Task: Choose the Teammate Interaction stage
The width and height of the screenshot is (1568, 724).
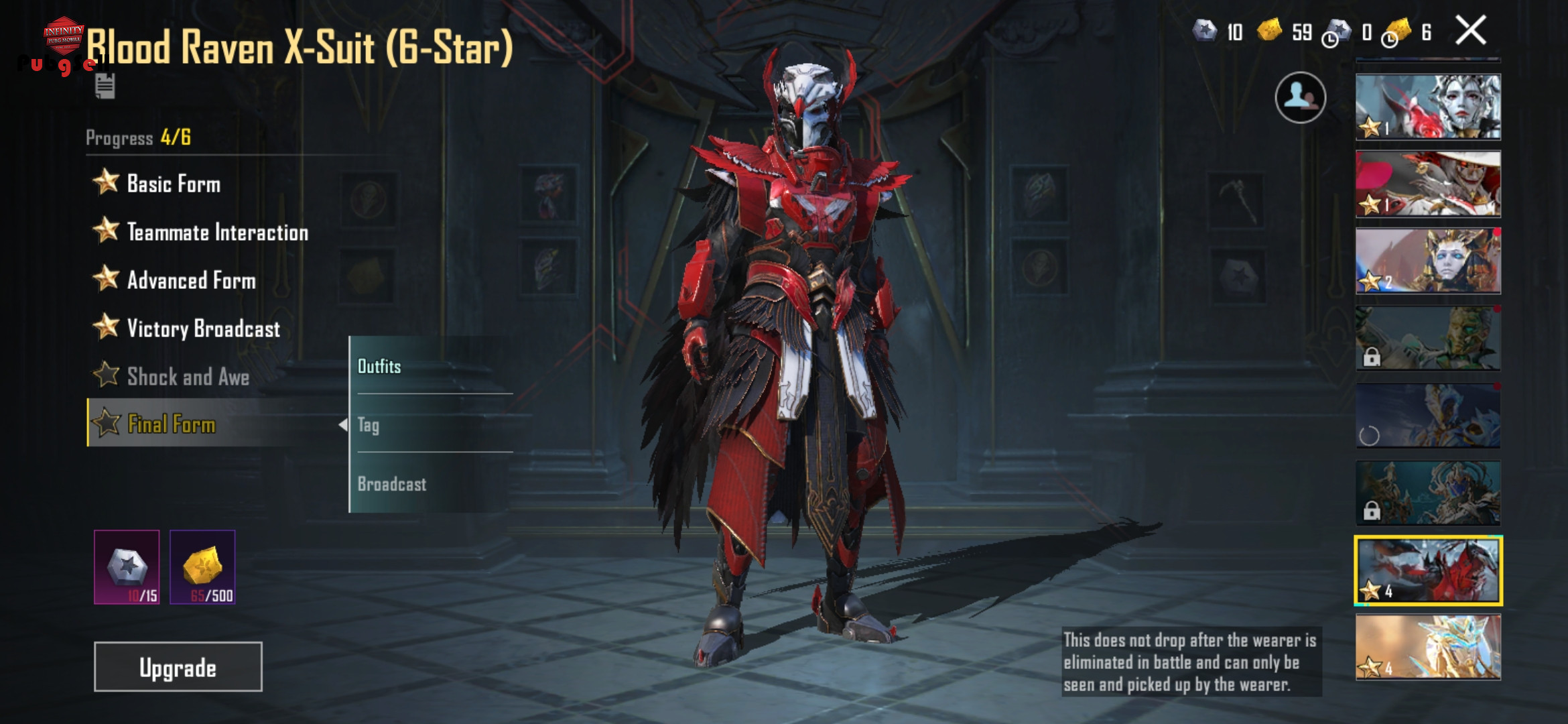Action: coord(216,232)
